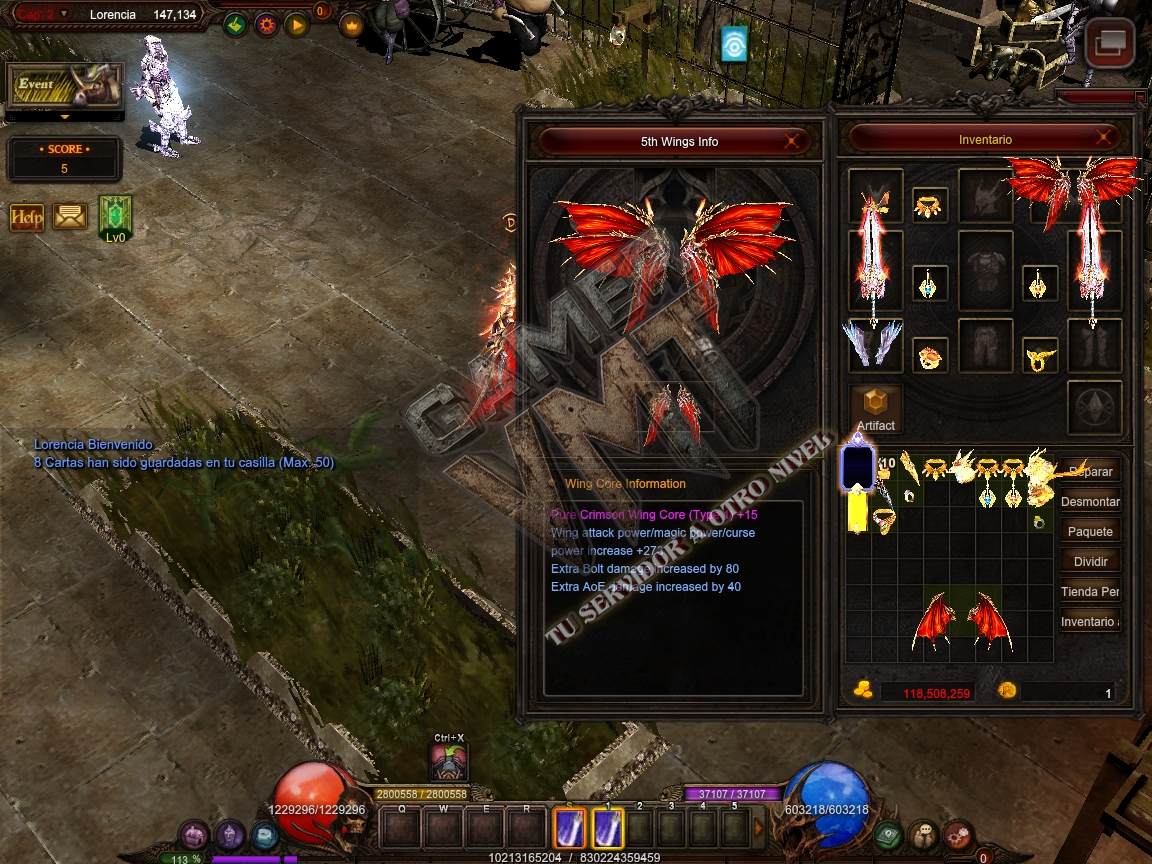Close the Inventario panel
Screen dimensions: 1152x864
pos(1104,139)
